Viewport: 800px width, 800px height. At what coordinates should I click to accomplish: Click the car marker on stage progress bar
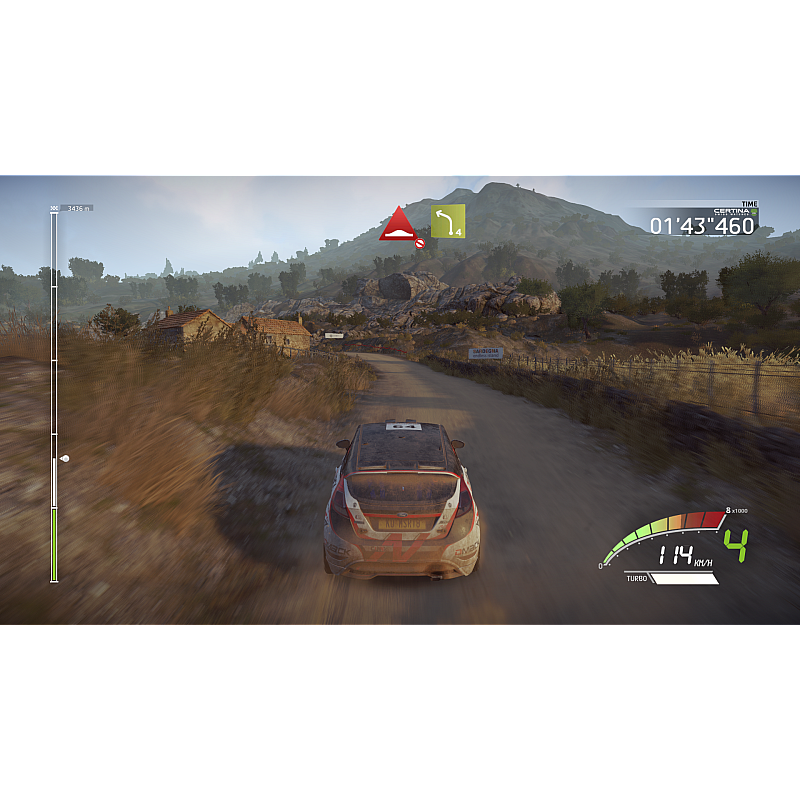65,458
